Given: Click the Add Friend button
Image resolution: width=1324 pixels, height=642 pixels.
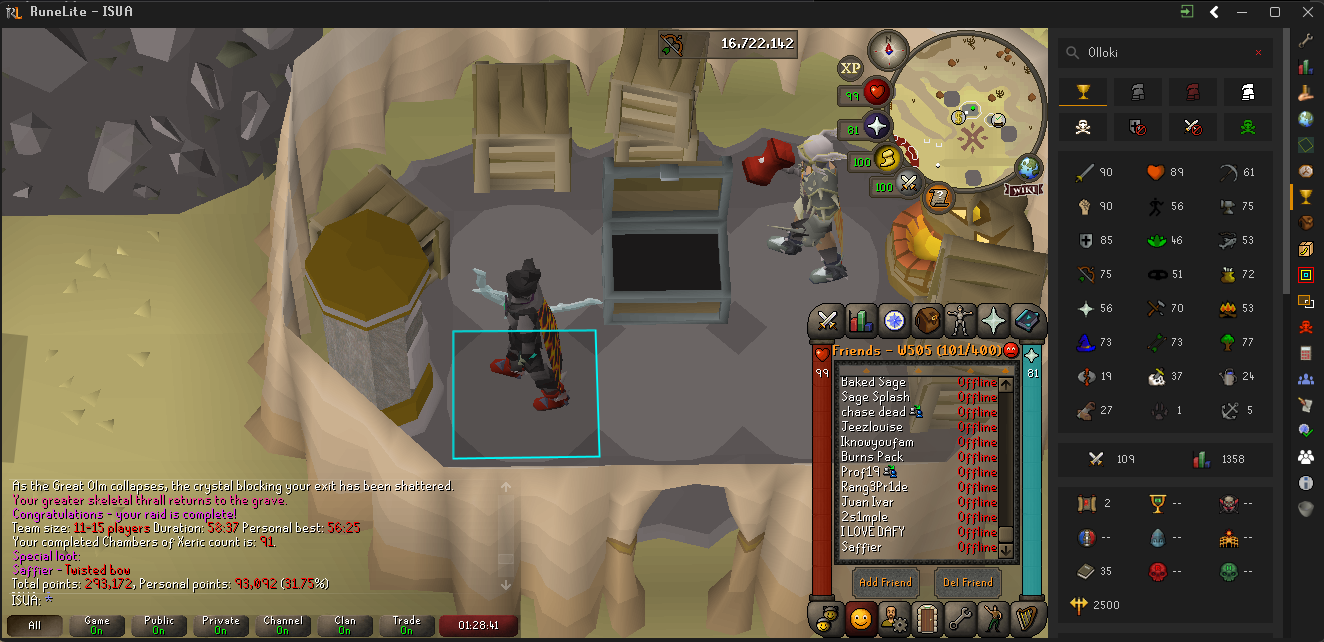Looking at the screenshot, I should click(x=885, y=582).
